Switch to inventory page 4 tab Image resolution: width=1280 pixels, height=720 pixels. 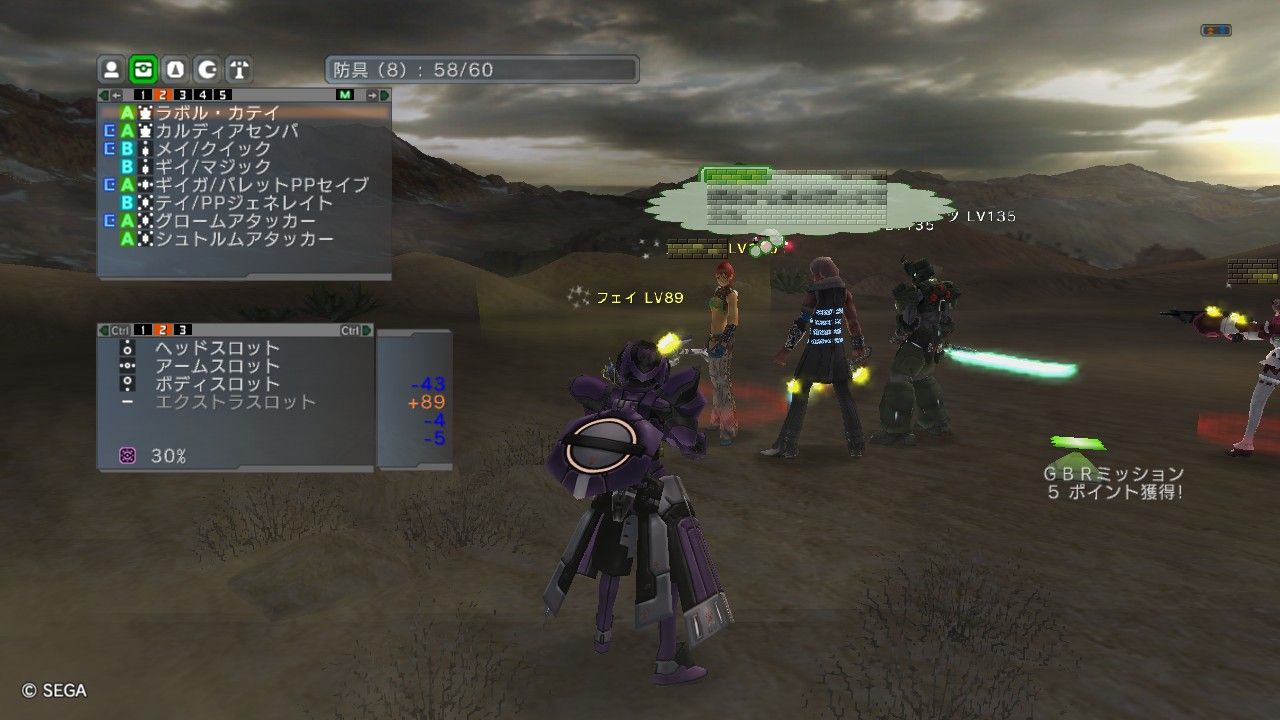203,95
